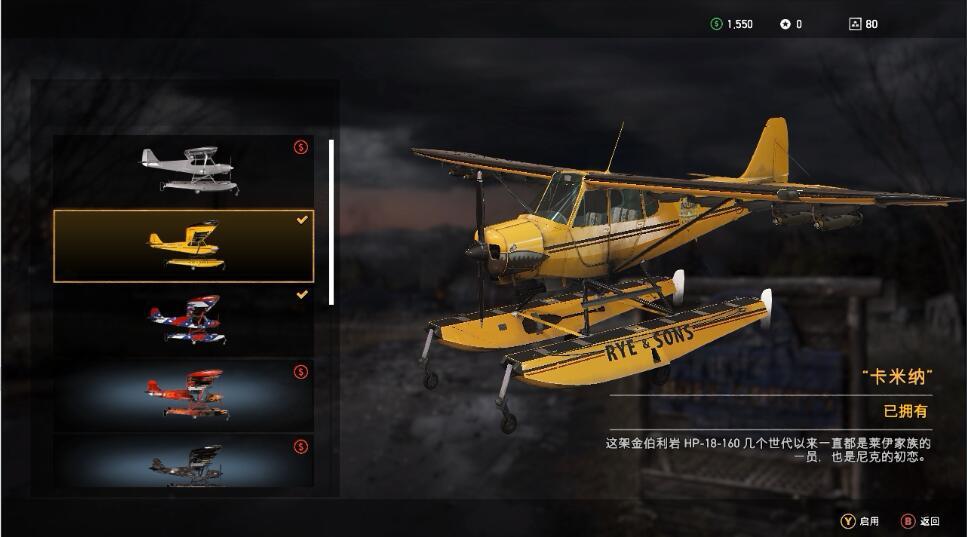Select the red-orange seaplane skin
Viewport: 967px width, 537px height.
pos(183,395)
